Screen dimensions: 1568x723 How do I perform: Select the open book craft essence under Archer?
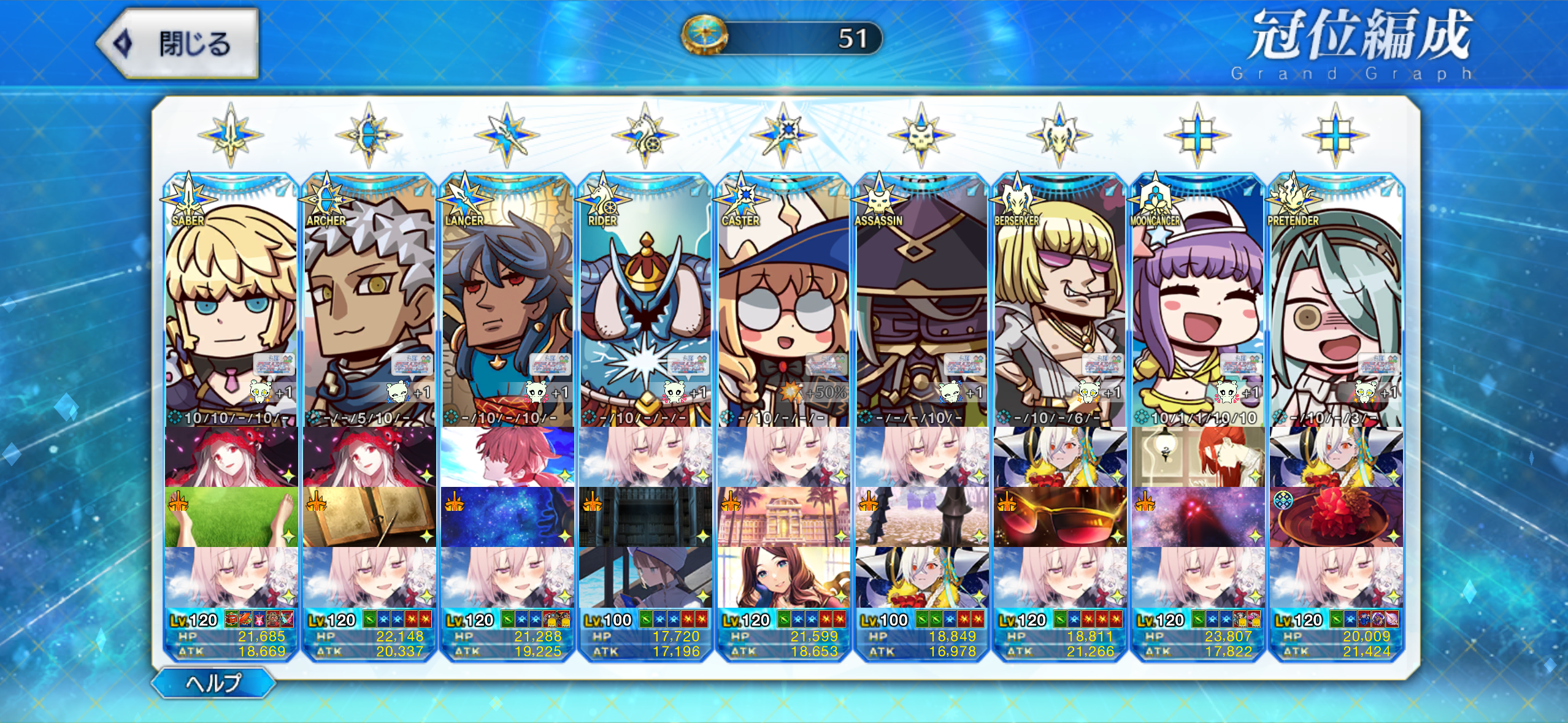(369, 517)
